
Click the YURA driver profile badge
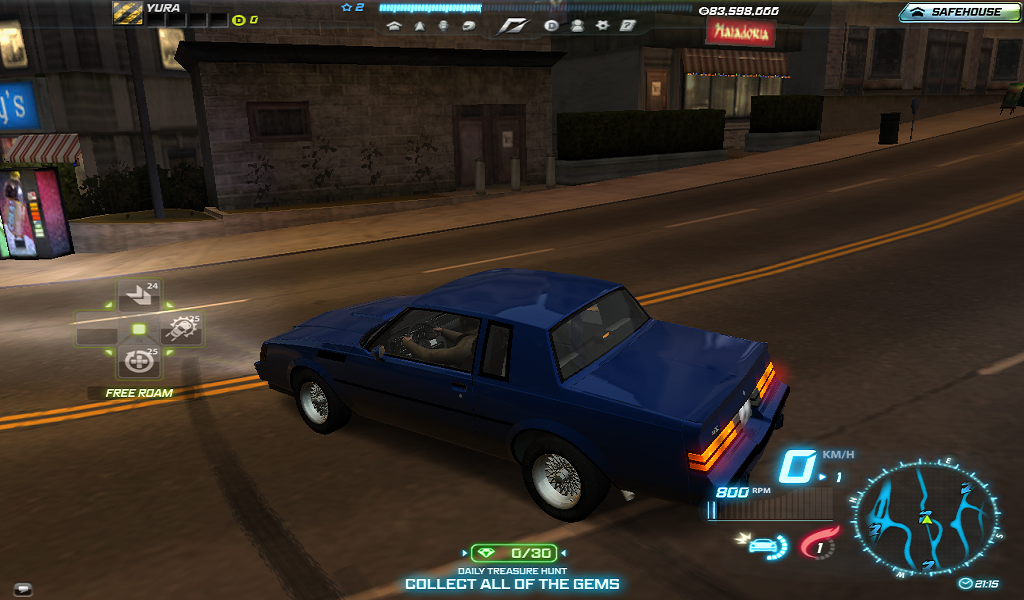tap(127, 12)
